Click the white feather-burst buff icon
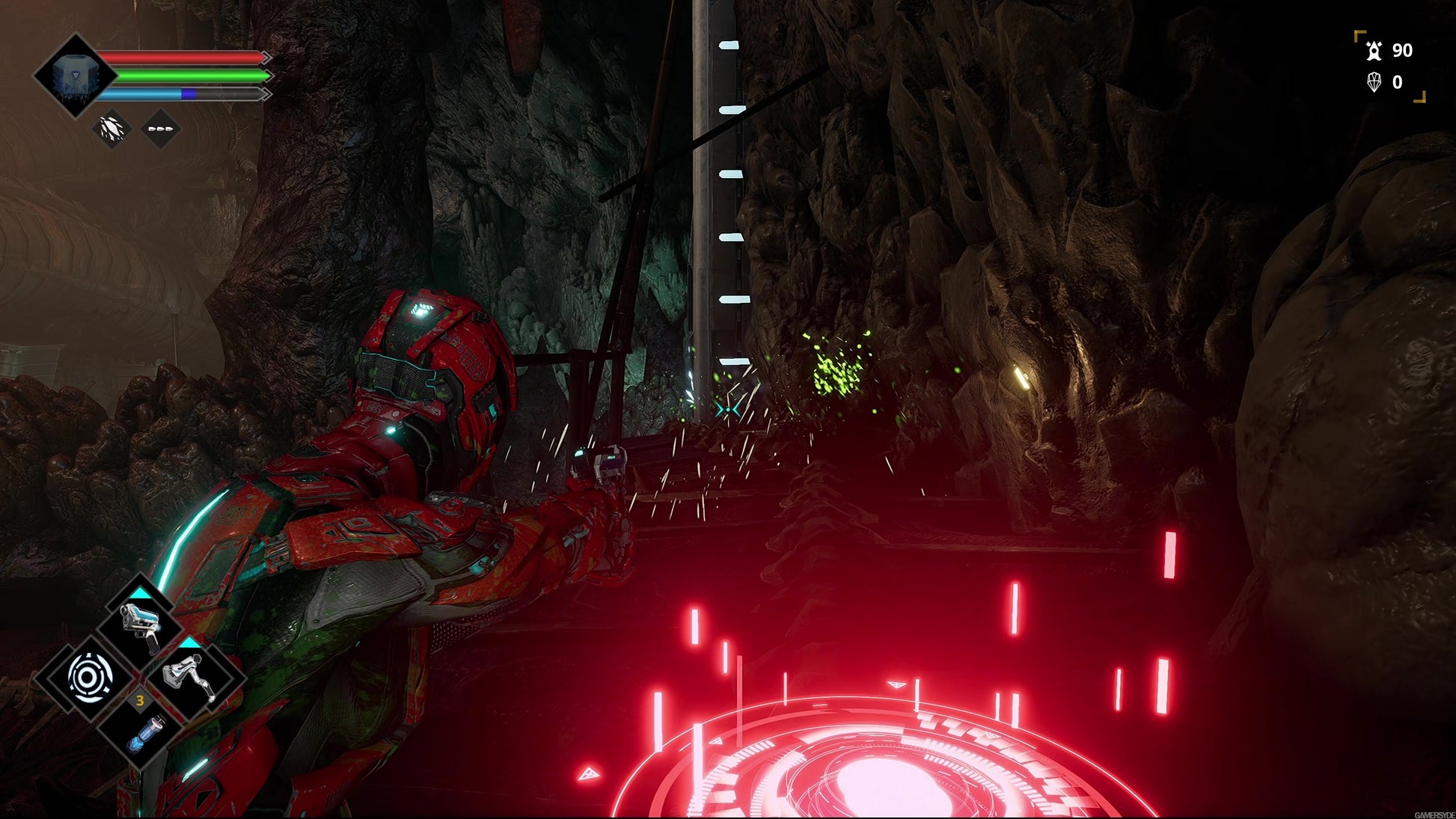 [112, 129]
